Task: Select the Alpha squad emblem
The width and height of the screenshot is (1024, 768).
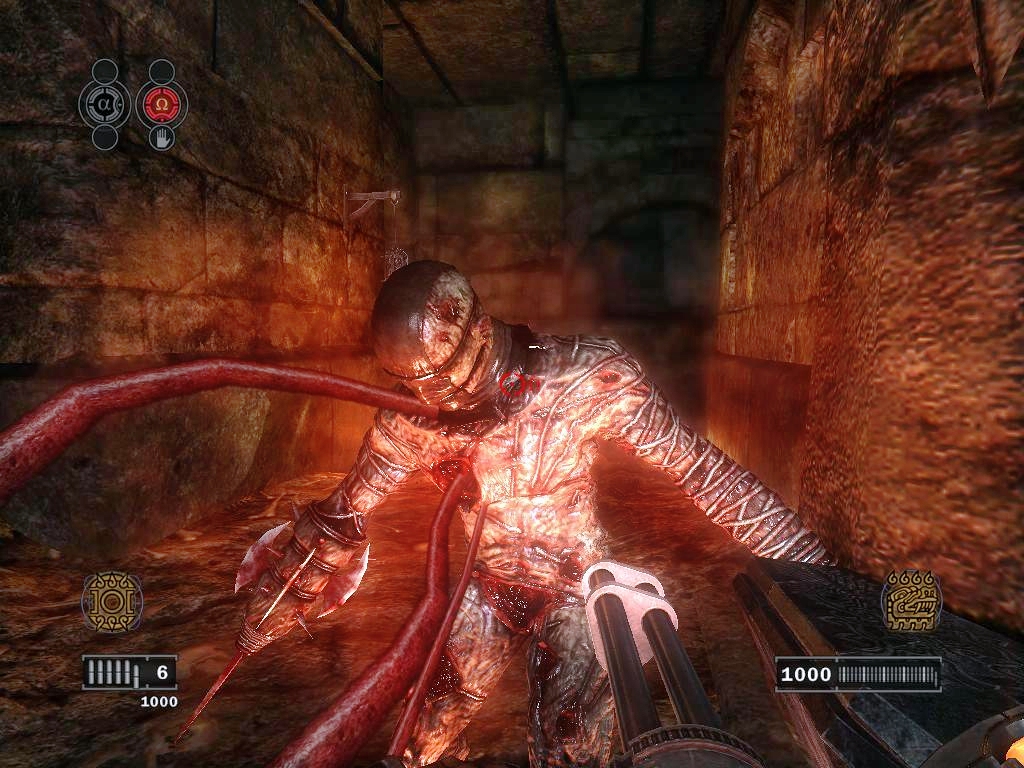Action: coord(105,104)
